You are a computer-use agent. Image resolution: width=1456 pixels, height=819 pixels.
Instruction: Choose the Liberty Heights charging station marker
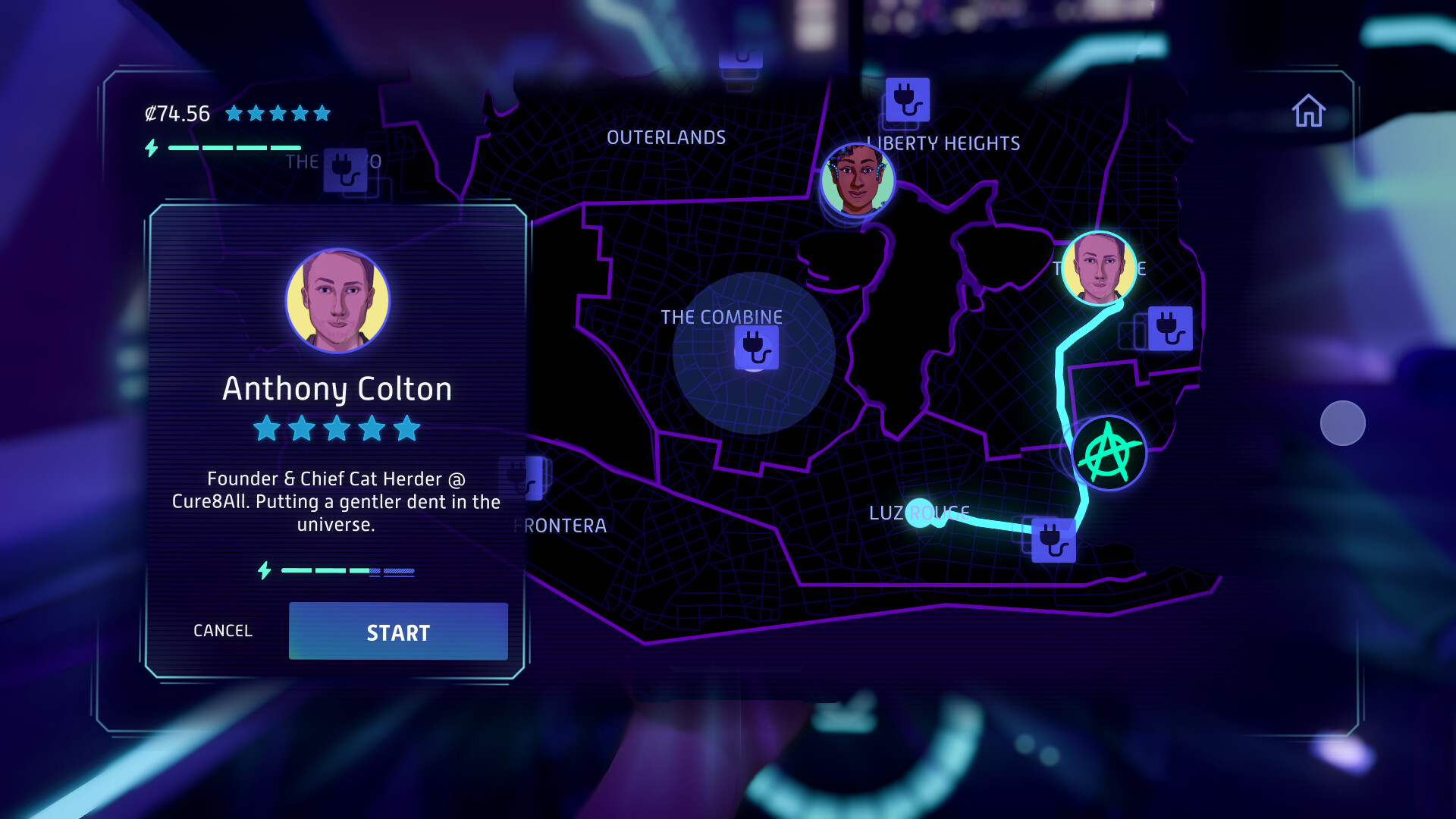click(907, 100)
